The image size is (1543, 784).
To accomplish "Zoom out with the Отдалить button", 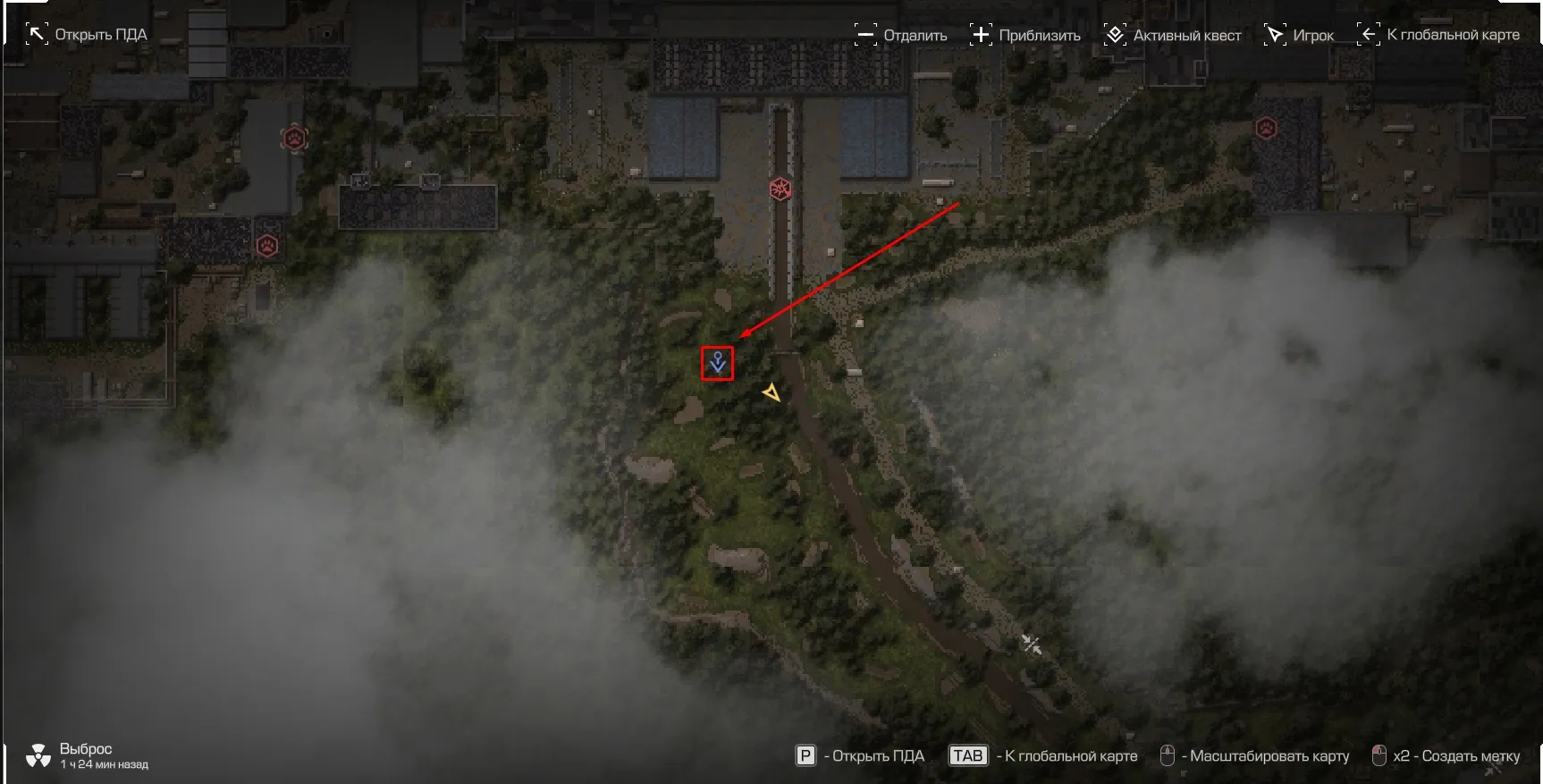I will coord(901,35).
